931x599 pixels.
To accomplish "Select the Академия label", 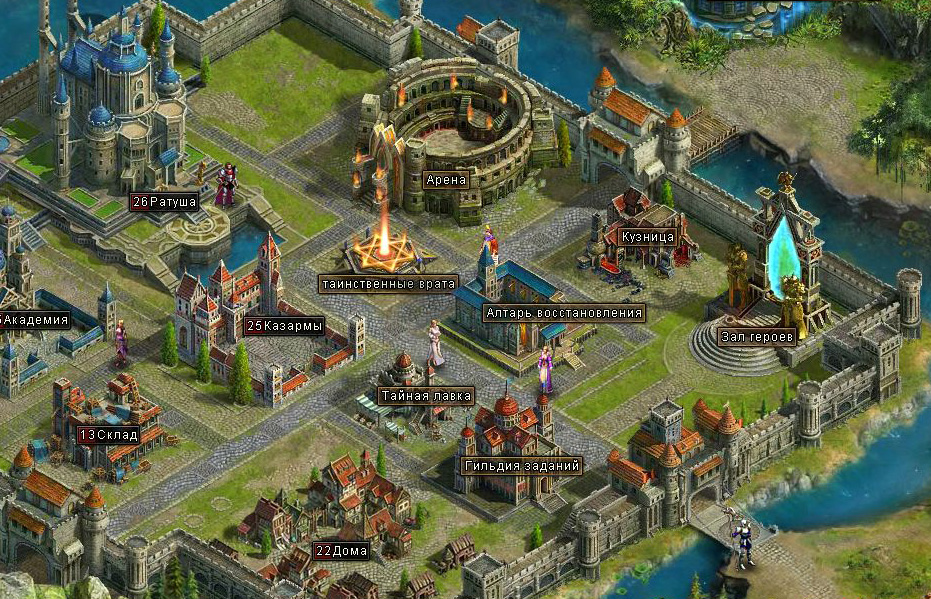I will [36, 321].
